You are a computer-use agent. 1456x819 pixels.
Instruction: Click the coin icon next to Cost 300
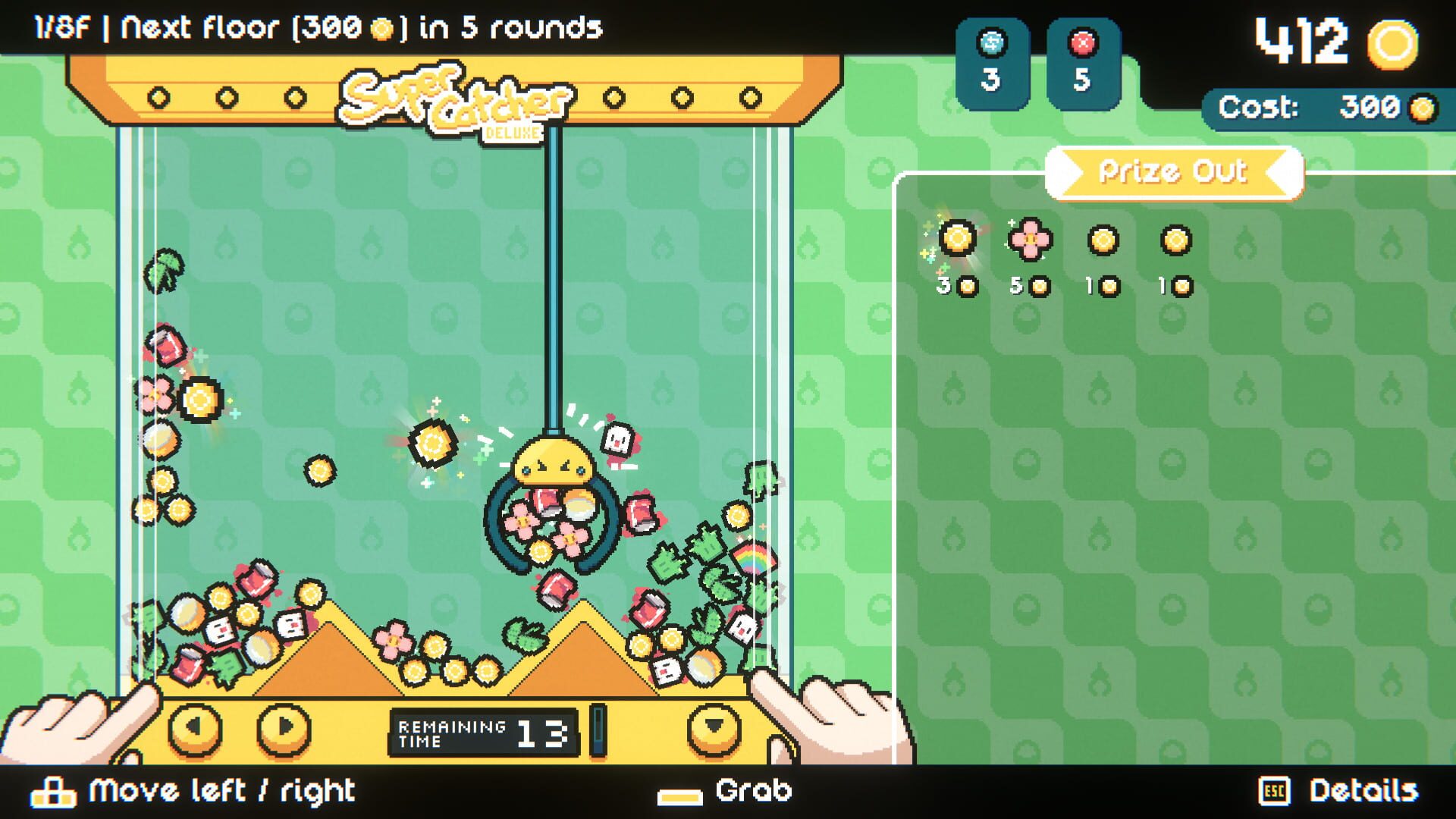pos(1423,108)
